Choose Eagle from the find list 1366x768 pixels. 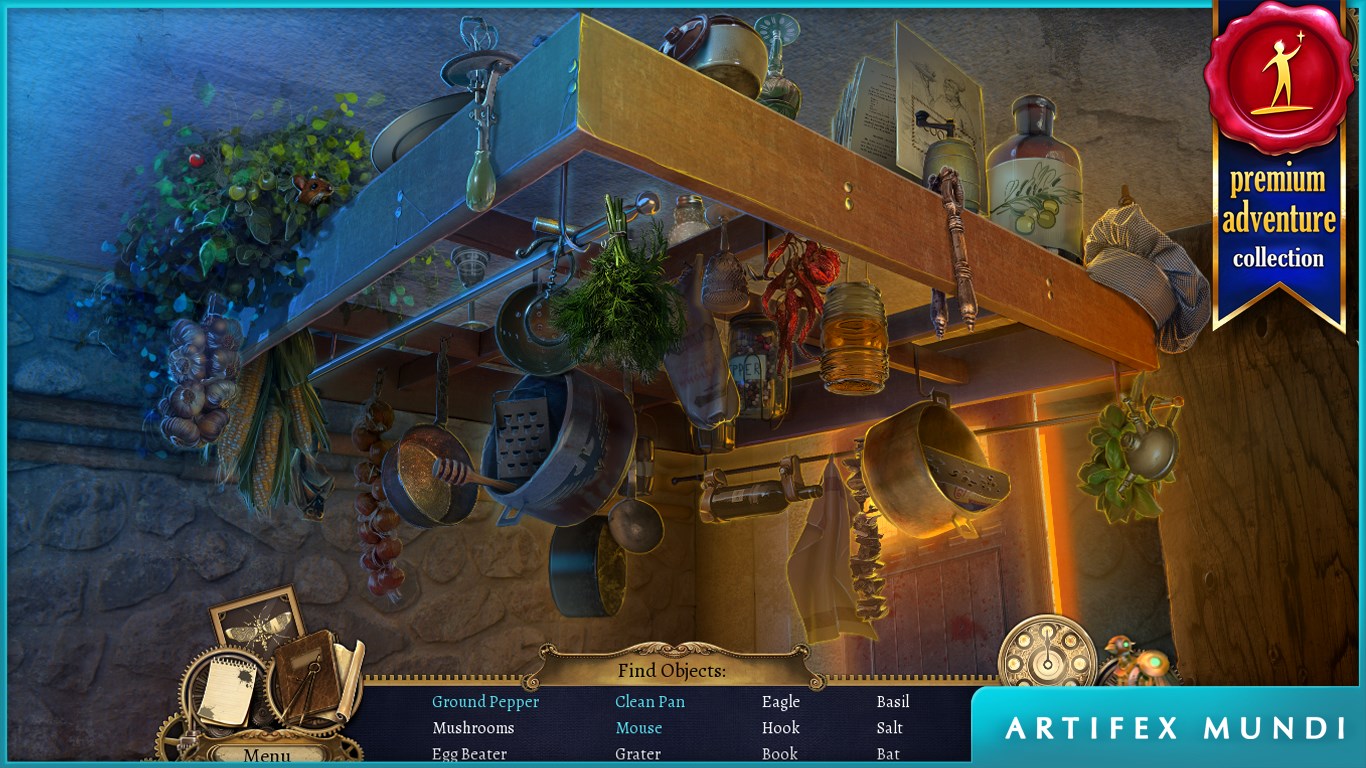tap(780, 702)
